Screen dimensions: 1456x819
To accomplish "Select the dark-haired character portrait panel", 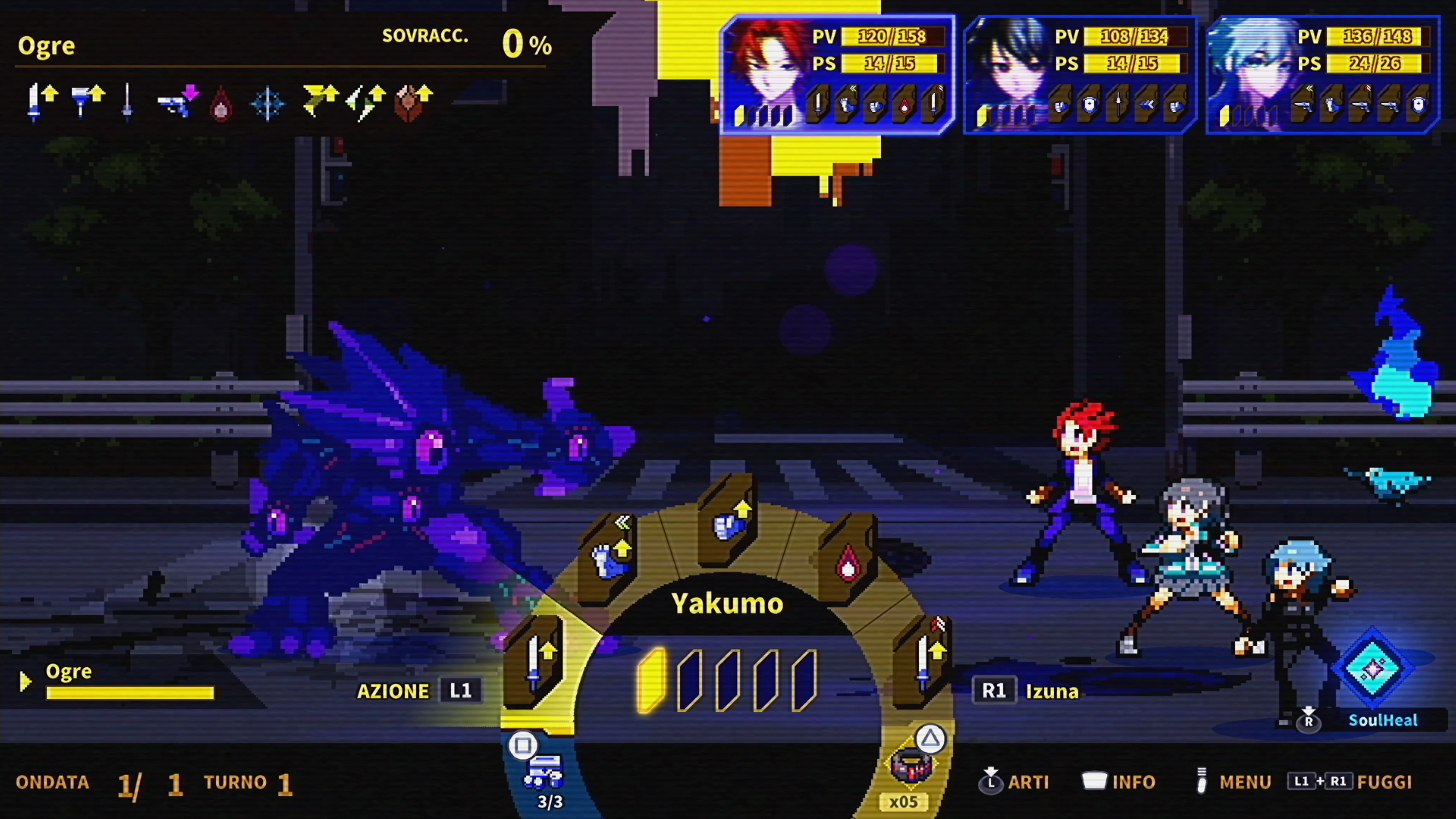I will [1079, 75].
